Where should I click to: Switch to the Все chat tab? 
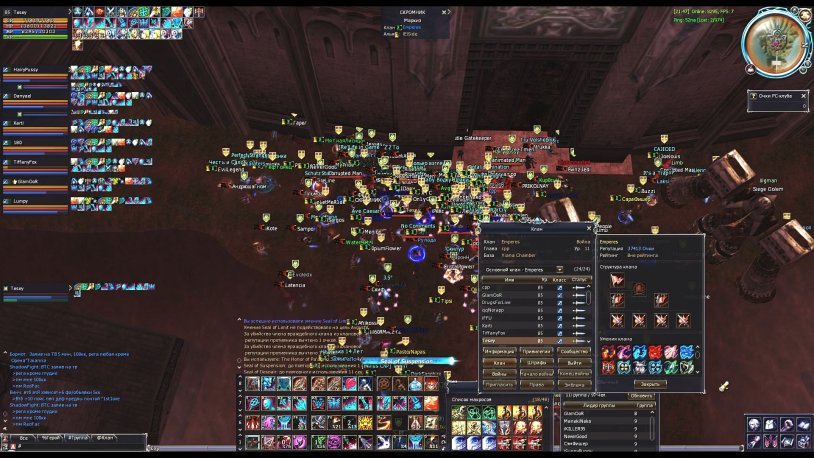[22, 438]
